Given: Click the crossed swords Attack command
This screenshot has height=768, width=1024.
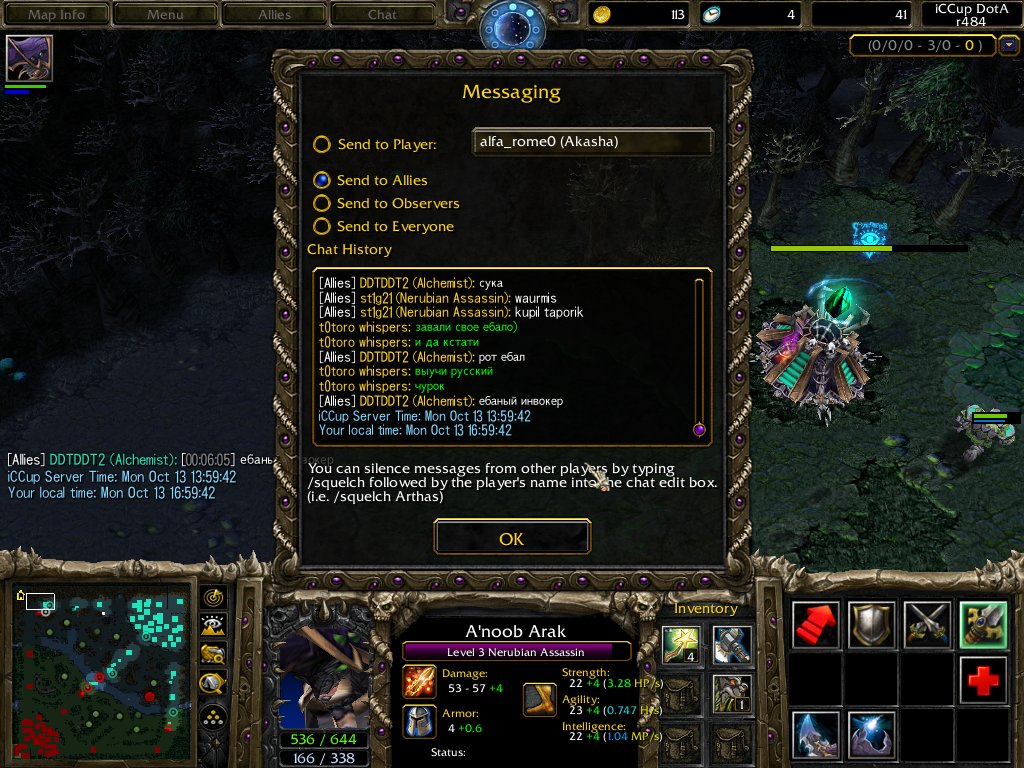Looking at the screenshot, I should click(927, 625).
